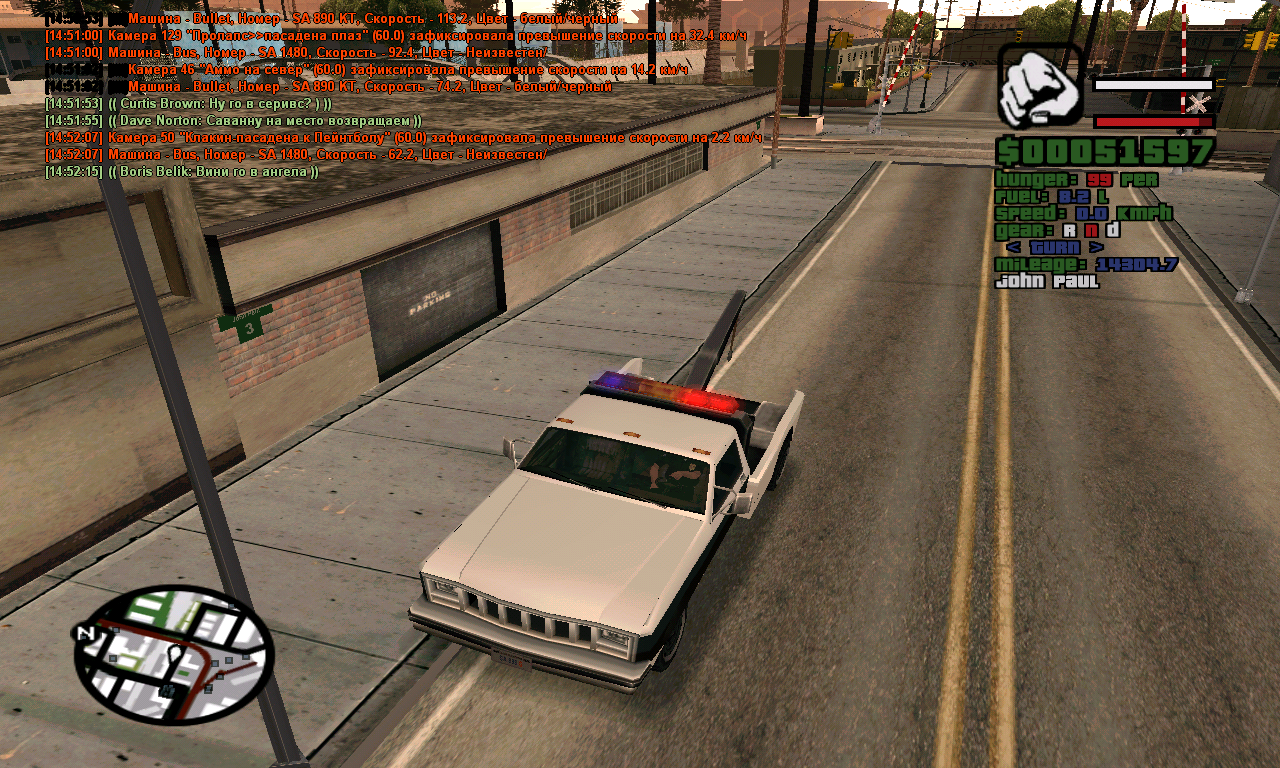
Task: Activate the left turn signal arrow
Action: (x=1013, y=247)
